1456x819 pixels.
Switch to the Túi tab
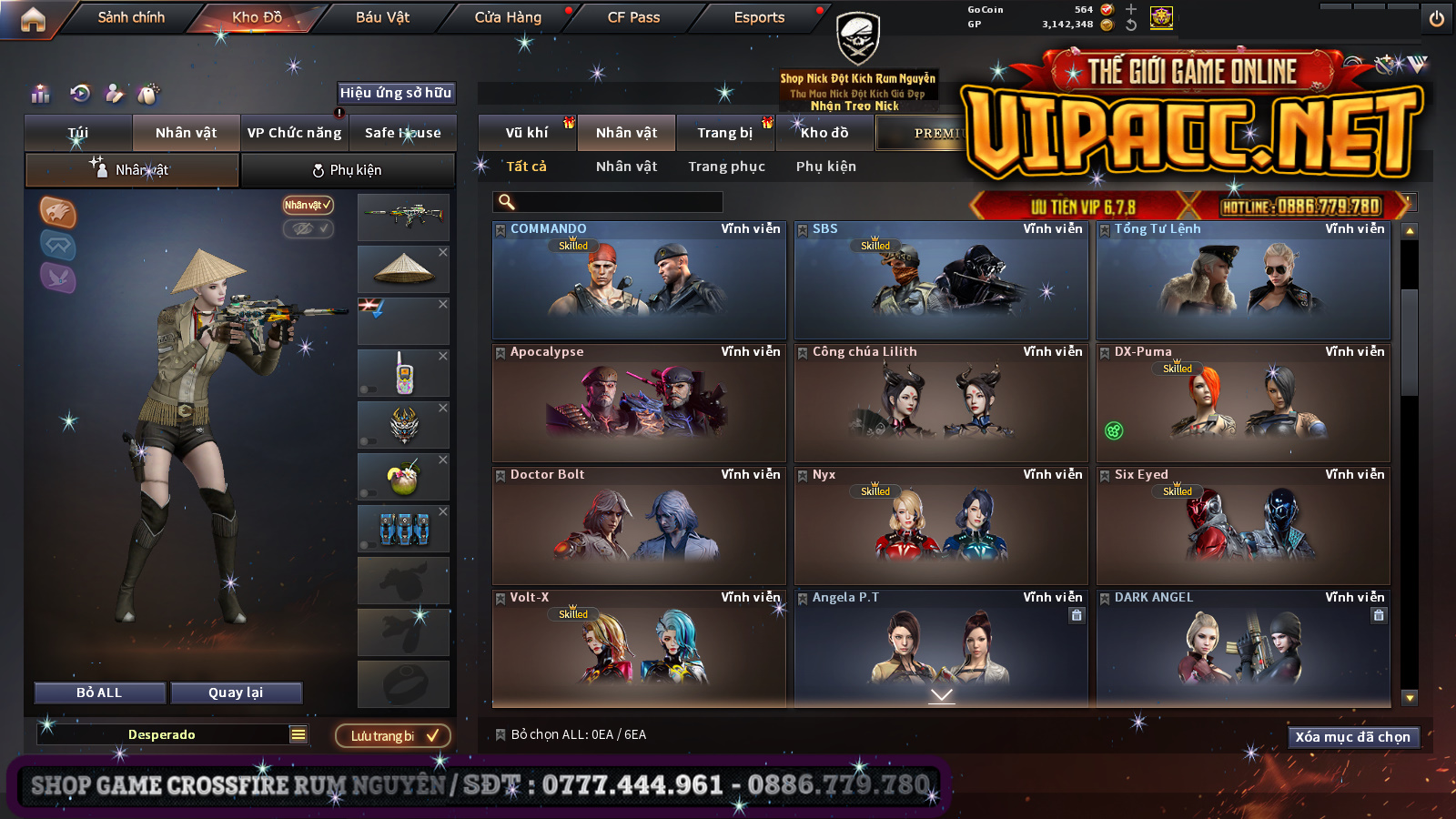[x=78, y=133]
